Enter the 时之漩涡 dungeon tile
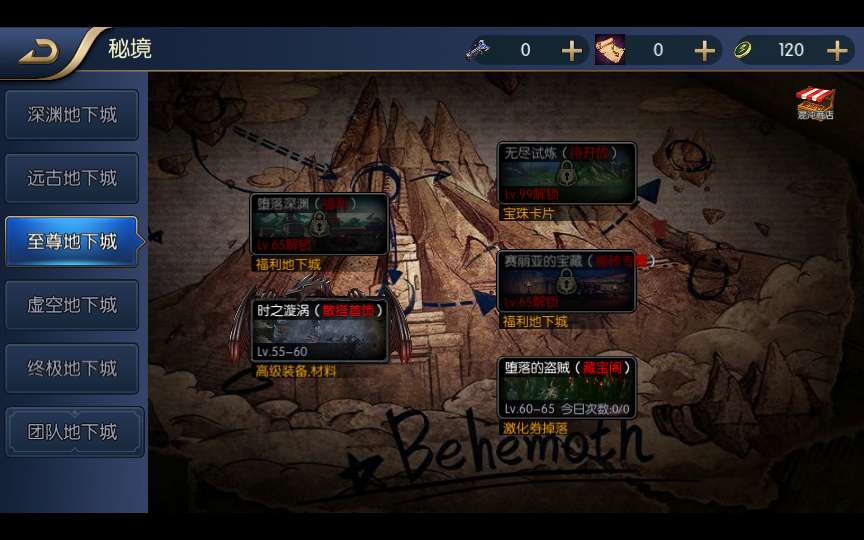This screenshot has height=540, width=864. tap(319, 331)
